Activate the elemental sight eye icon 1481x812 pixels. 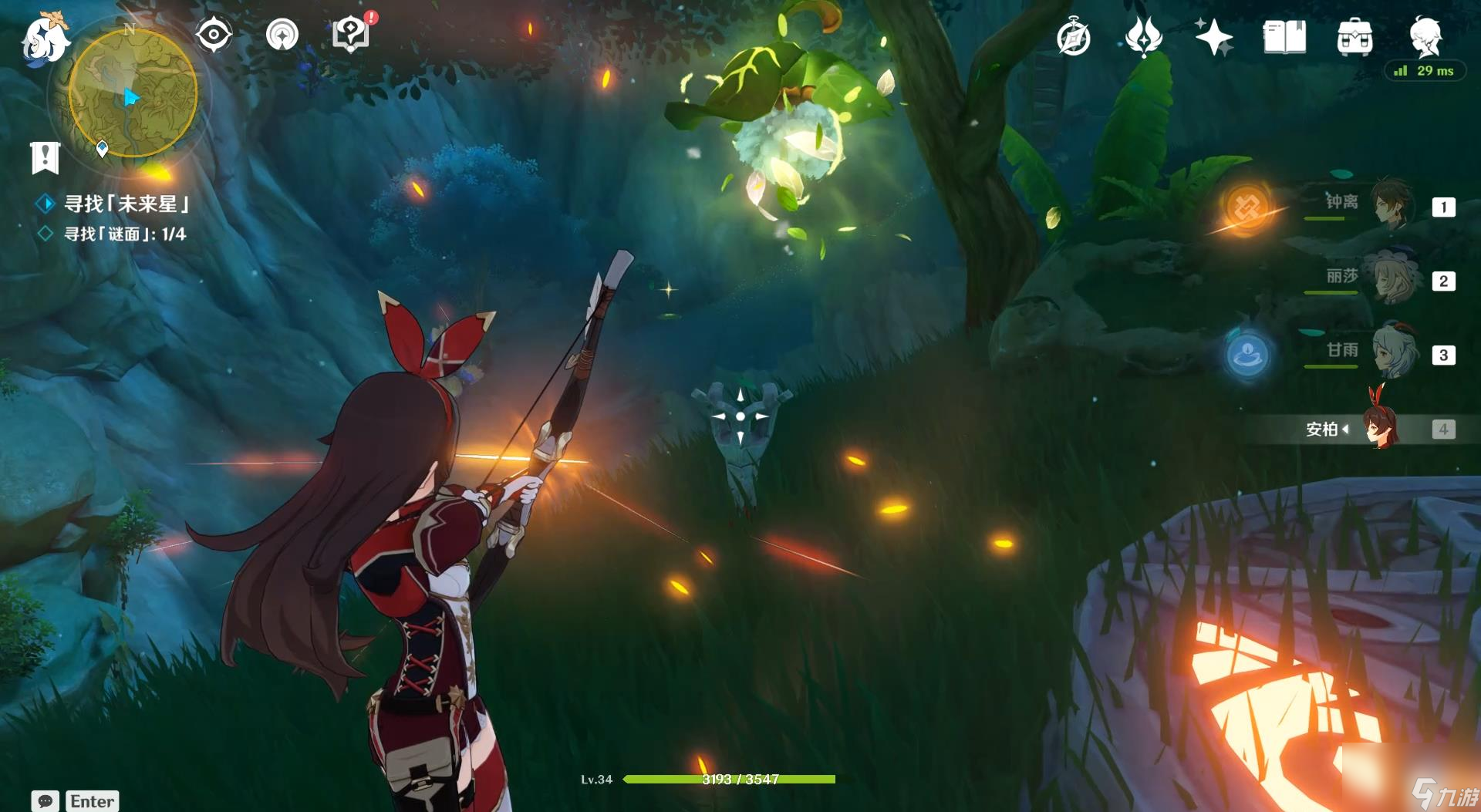click(214, 35)
